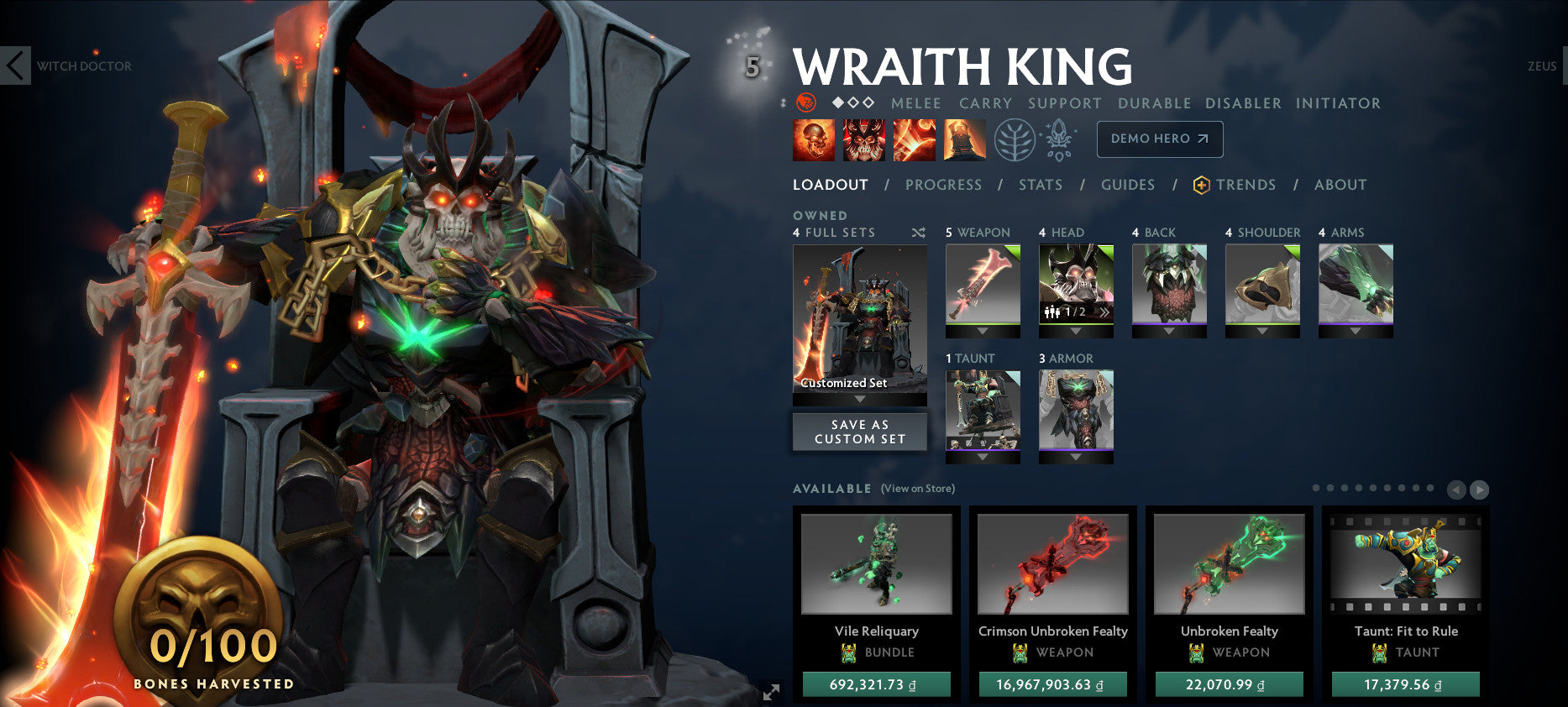The image size is (1568, 707).
Task: Click the left pagination arrow near AVAILABLE
Action: [x=1457, y=490]
